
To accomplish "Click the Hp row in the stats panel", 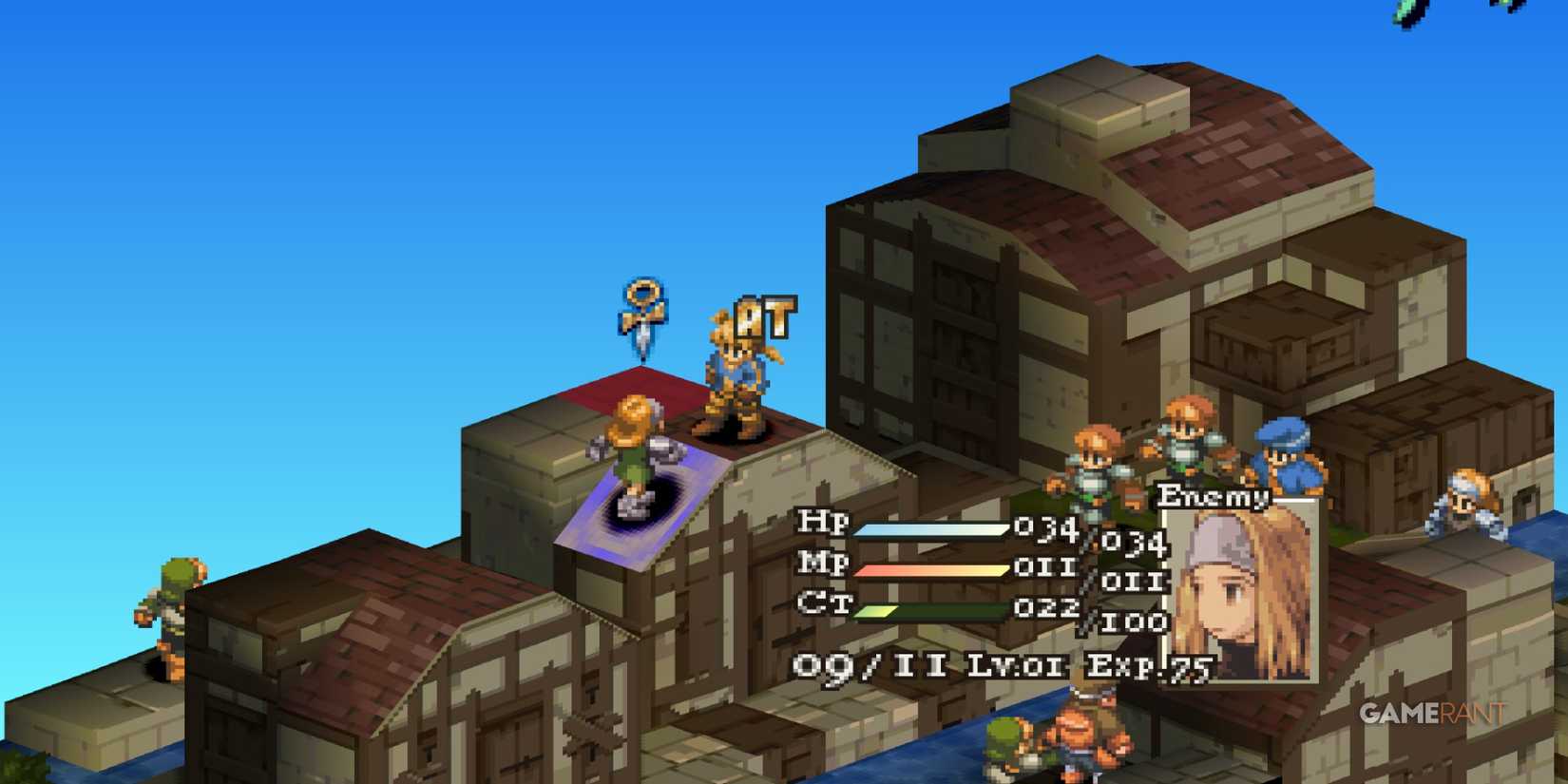I will click(822, 523).
